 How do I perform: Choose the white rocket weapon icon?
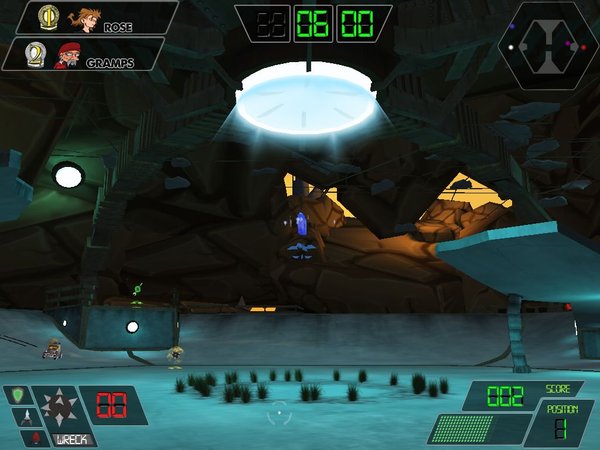pyautogui.click(x=25, y=418)
